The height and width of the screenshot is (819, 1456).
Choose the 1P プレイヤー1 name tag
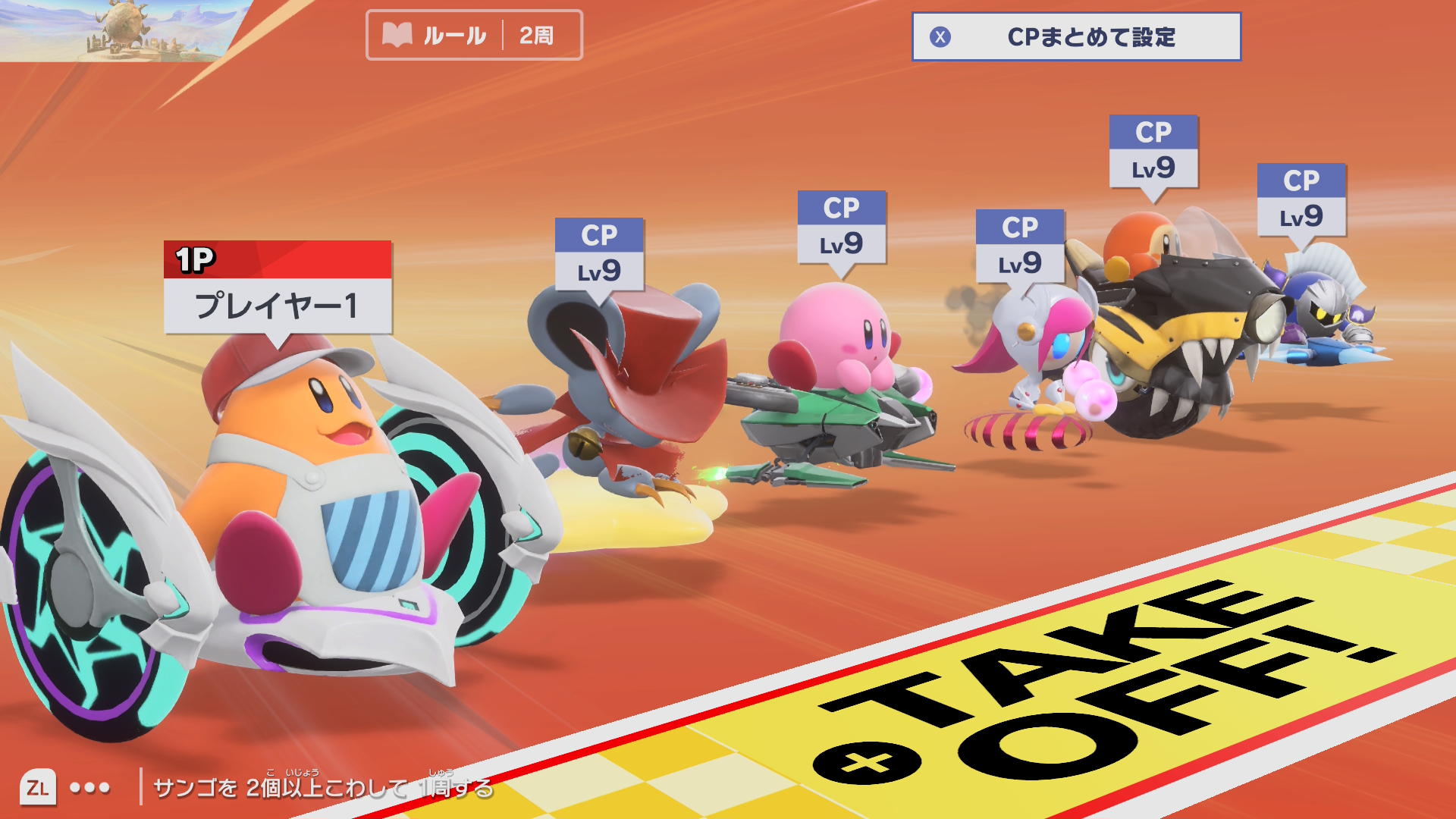tap(278, 288)
